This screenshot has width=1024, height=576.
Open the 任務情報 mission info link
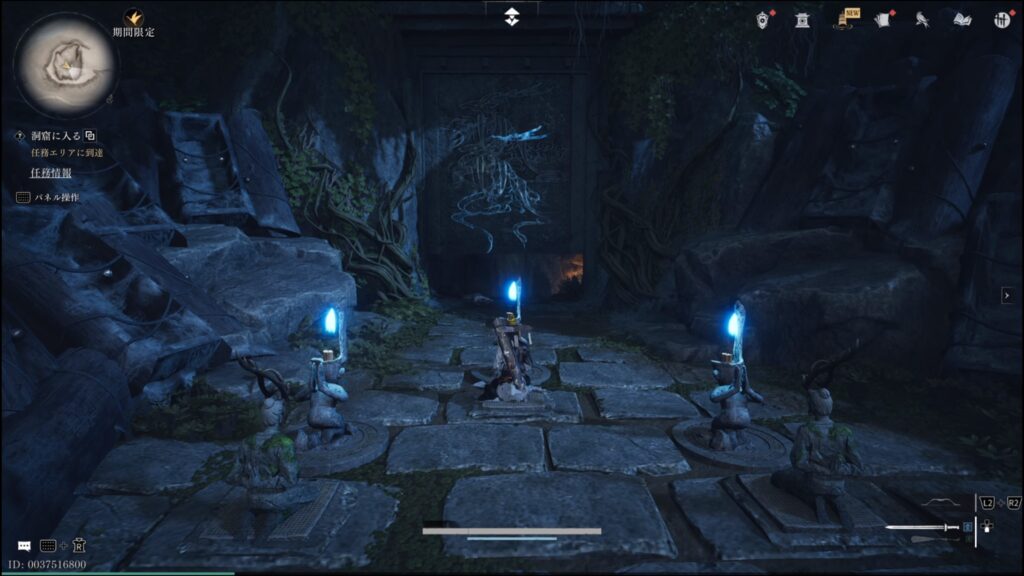pyautogui.click(x=50, y=173)
